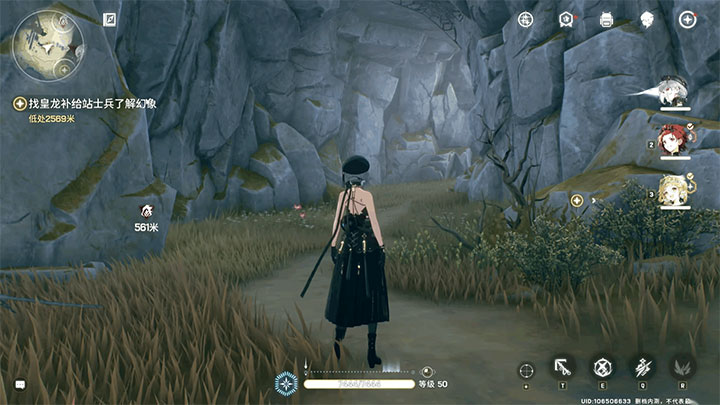Viewport: 720px width, 405px height.
Task: Unleash the flame-shaped ultimate ability
Action: click(x=682, y=368)
